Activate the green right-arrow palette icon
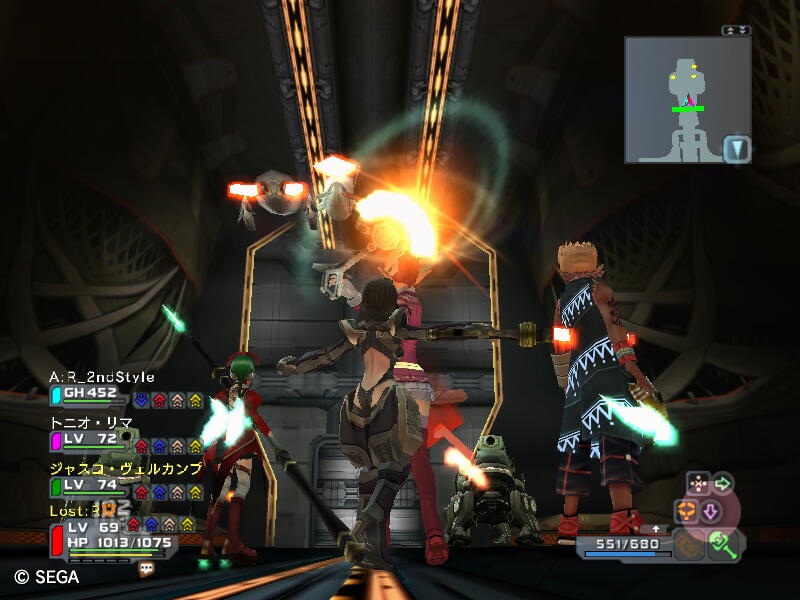Image resolution: width=800 pixels, height=600 pixels. 721,484
